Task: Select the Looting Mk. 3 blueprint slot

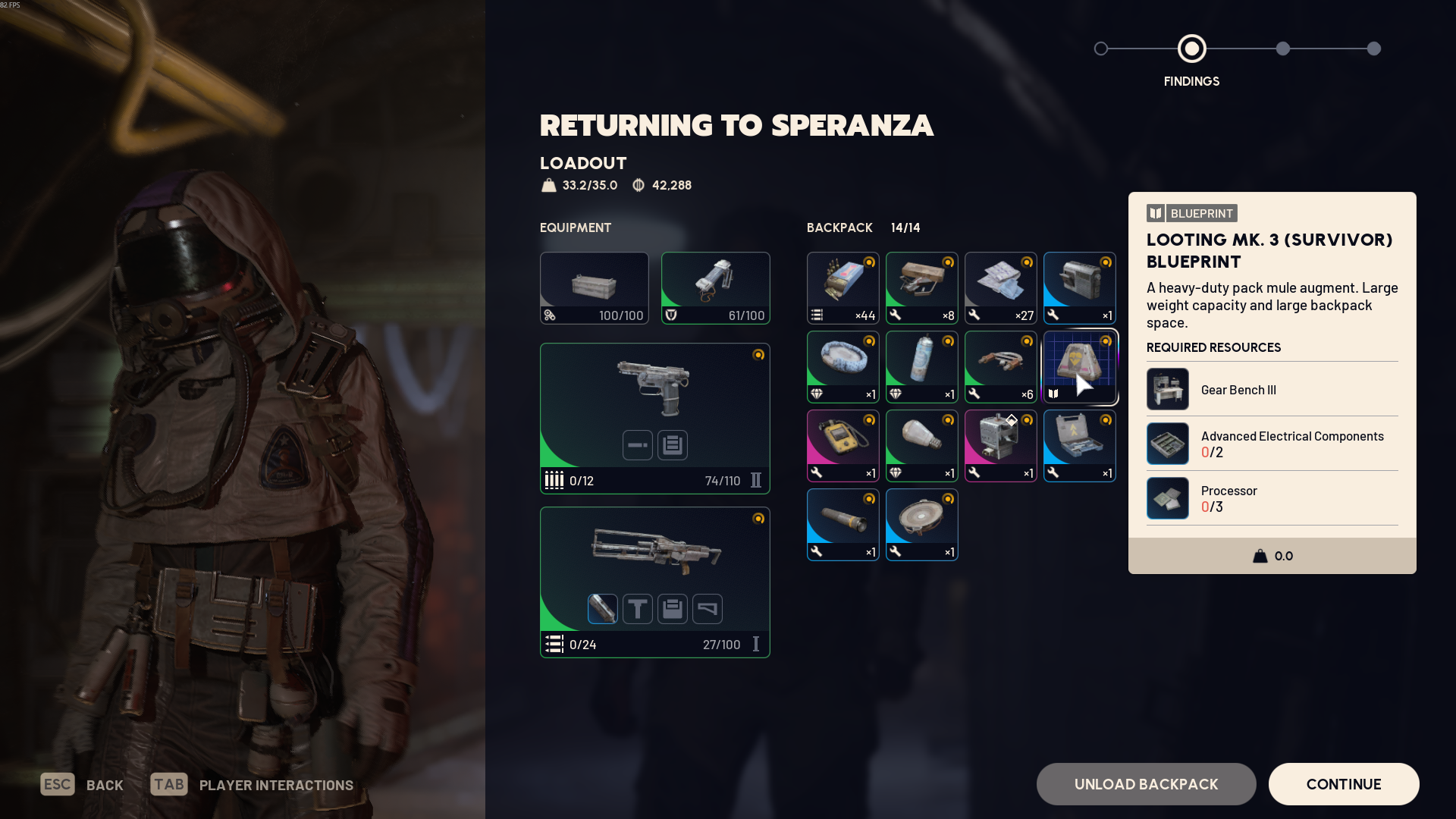Action: click(x=1079, y=367)
